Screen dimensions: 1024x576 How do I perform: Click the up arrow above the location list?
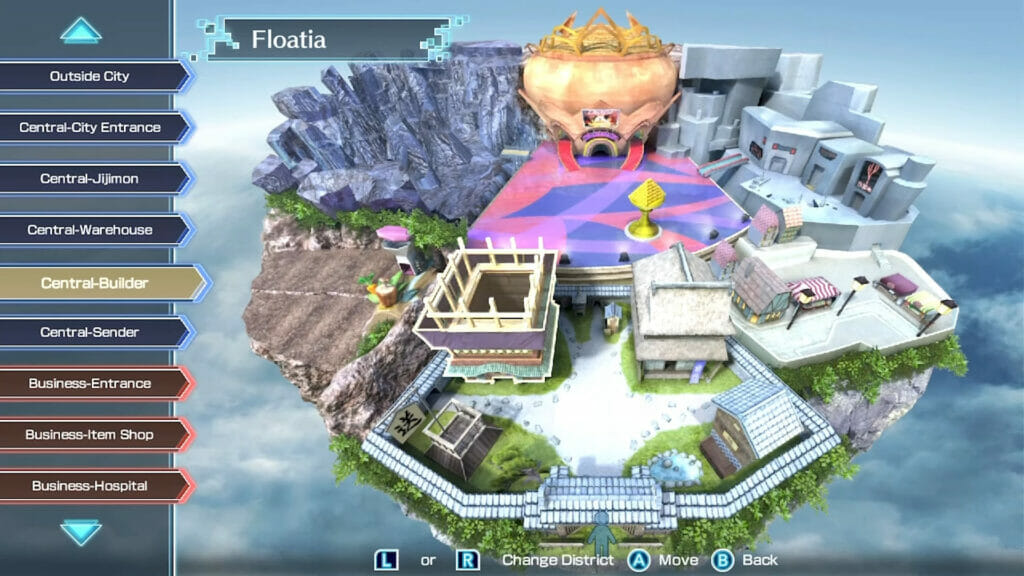click(81, 32)
